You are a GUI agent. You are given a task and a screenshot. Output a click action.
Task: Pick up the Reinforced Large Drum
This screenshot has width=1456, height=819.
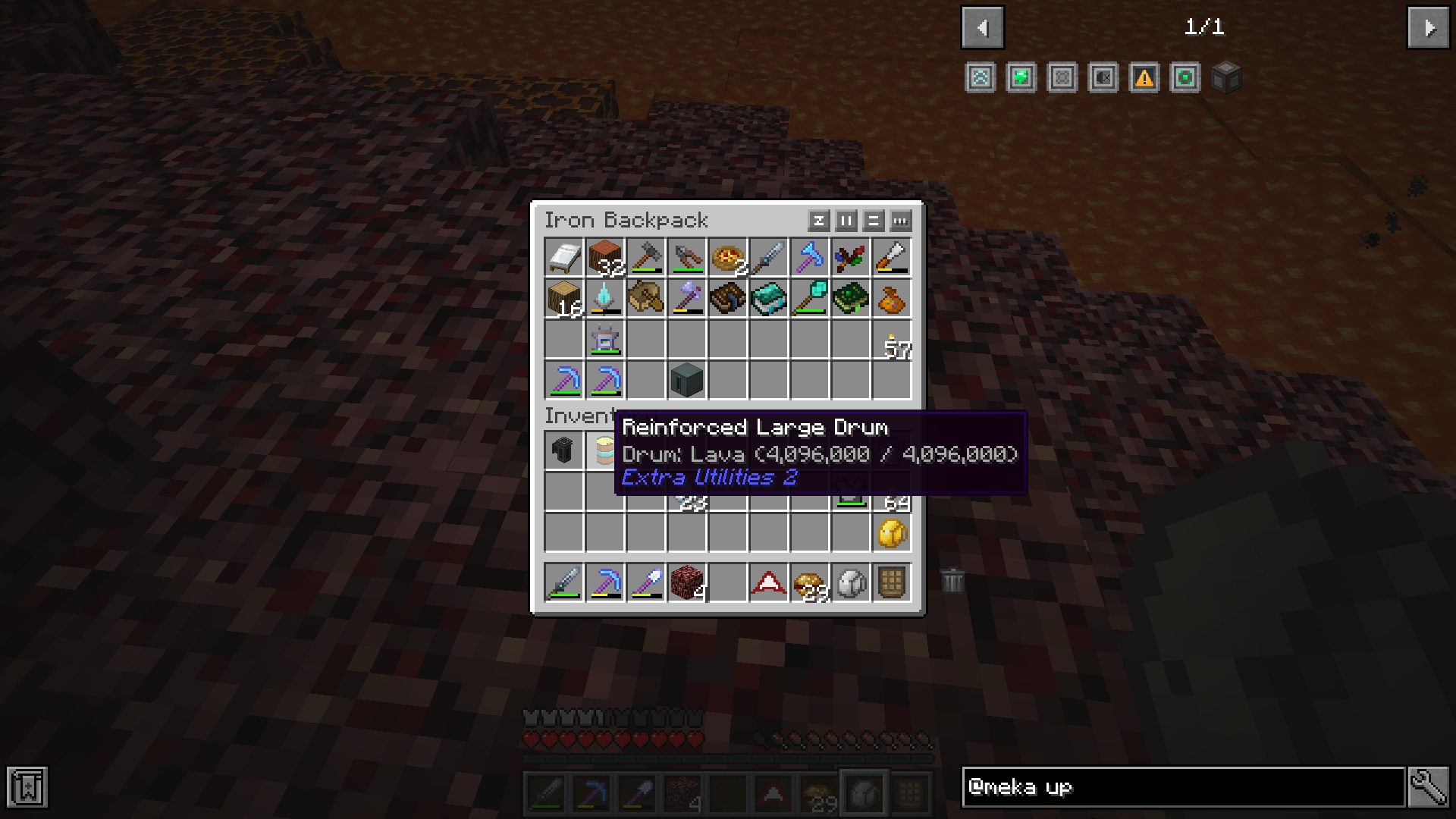tap(604, 450)
